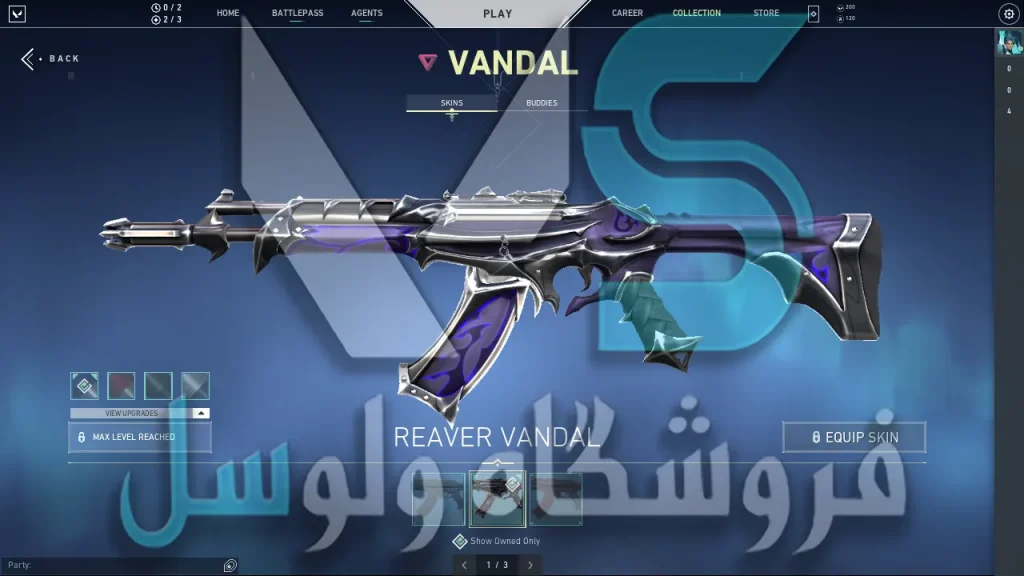This screenshot has height=576, width=1024.
Task: Go to the next skin page
Action: (x=530, y=565)
